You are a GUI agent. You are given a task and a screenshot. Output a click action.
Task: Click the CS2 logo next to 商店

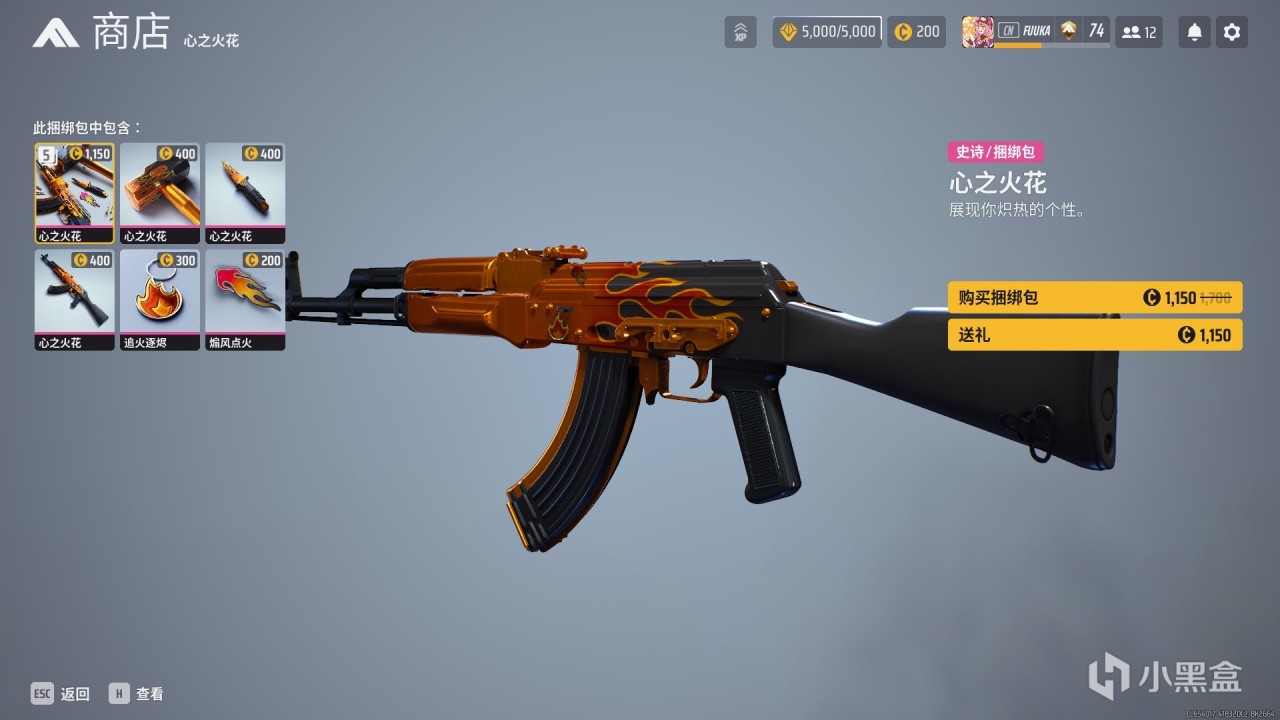(x=54, y=31)
